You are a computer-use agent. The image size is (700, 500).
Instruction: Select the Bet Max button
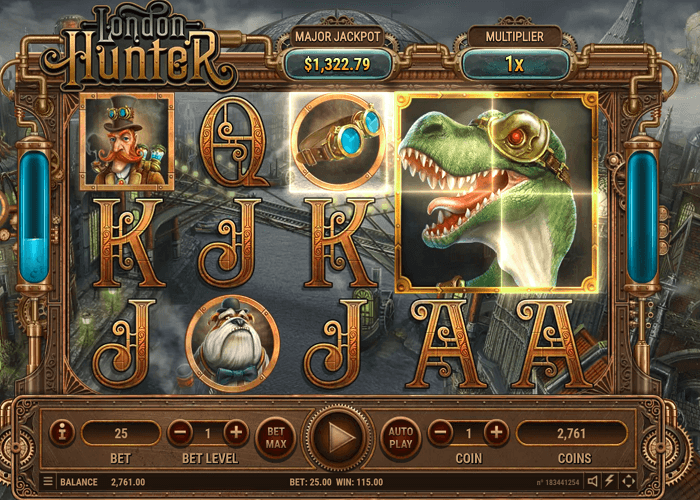[276, 435]
